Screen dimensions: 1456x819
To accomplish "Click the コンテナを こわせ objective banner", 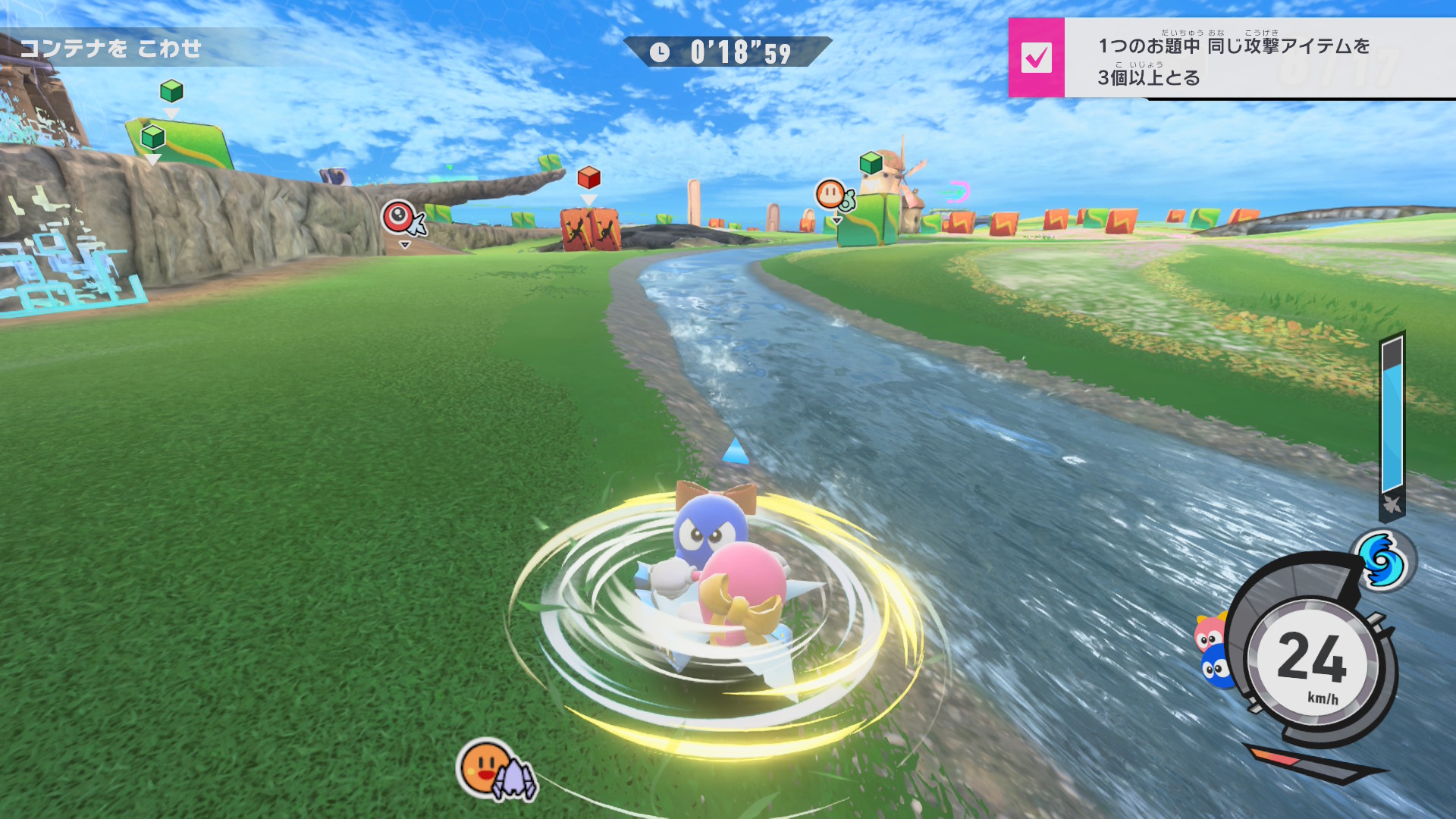I will [111, 49].
